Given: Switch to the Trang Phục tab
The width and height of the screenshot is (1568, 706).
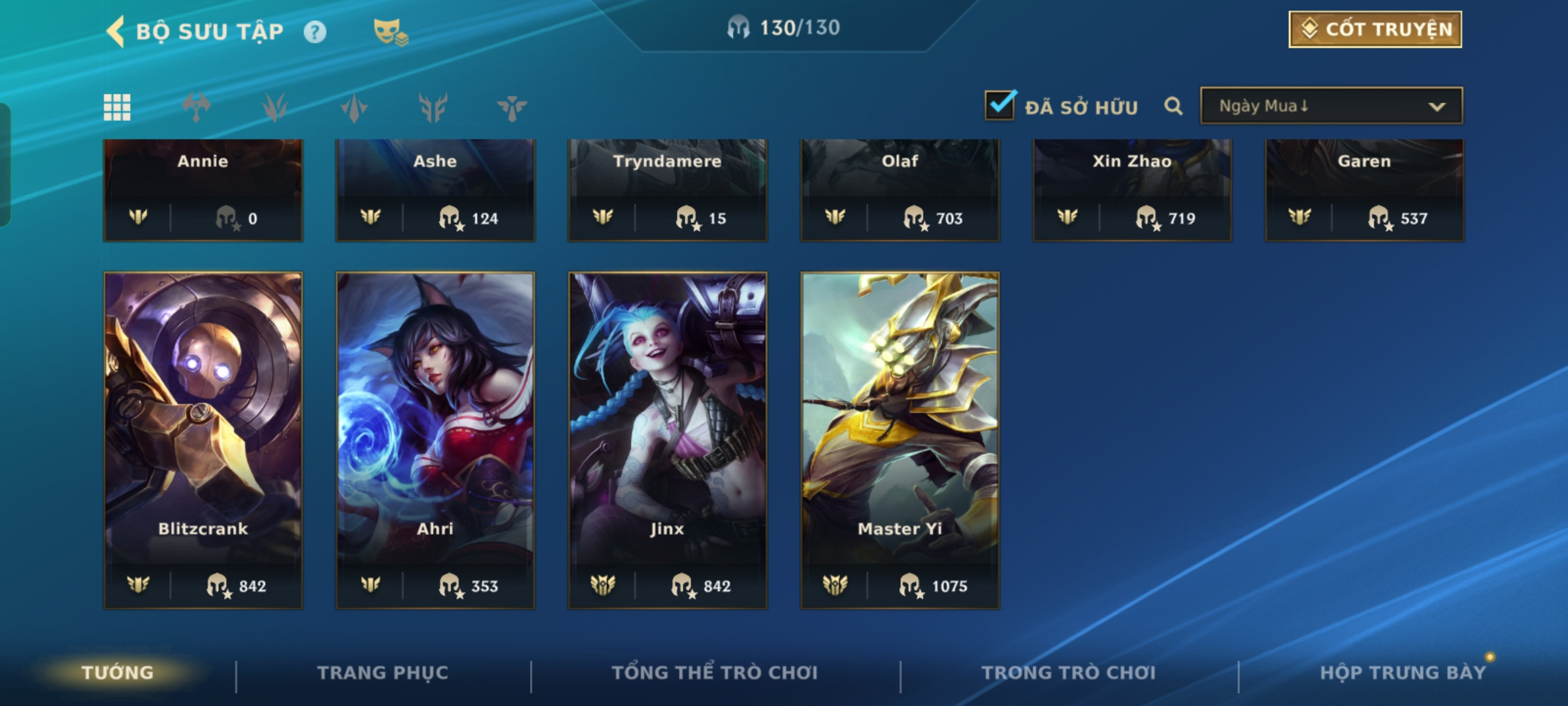Looking at the screenshot, I should (383, 673).
